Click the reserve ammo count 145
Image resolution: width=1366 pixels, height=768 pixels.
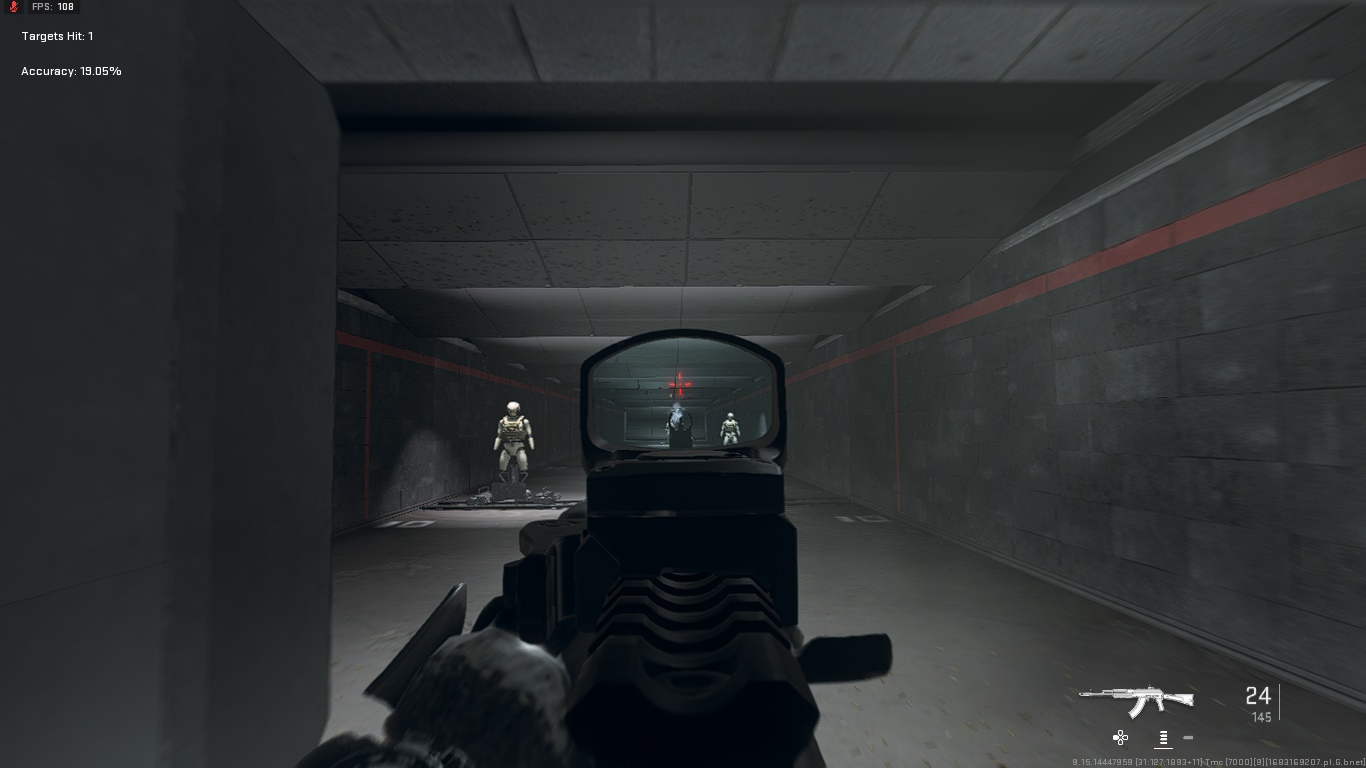1262,717
